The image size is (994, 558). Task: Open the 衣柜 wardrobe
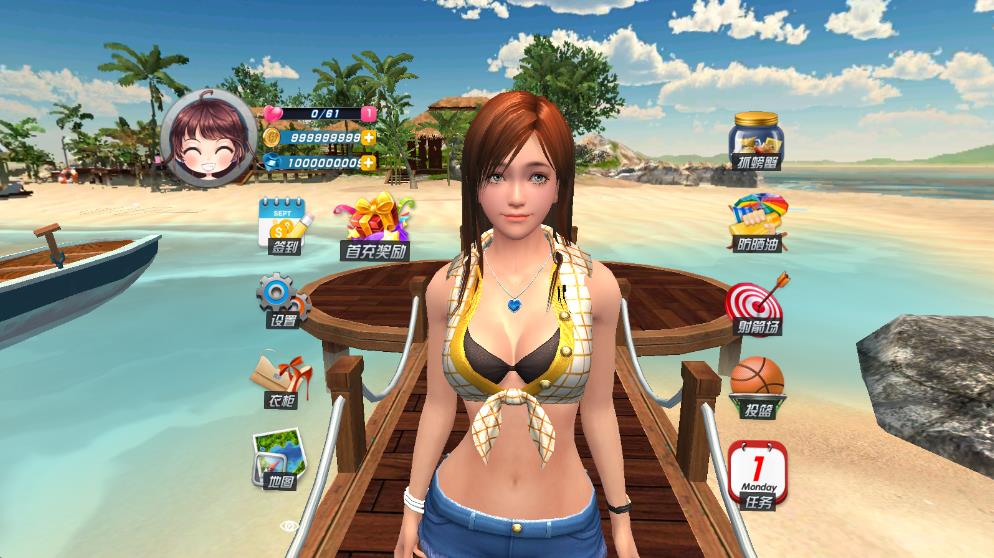[x=281, y=381]
